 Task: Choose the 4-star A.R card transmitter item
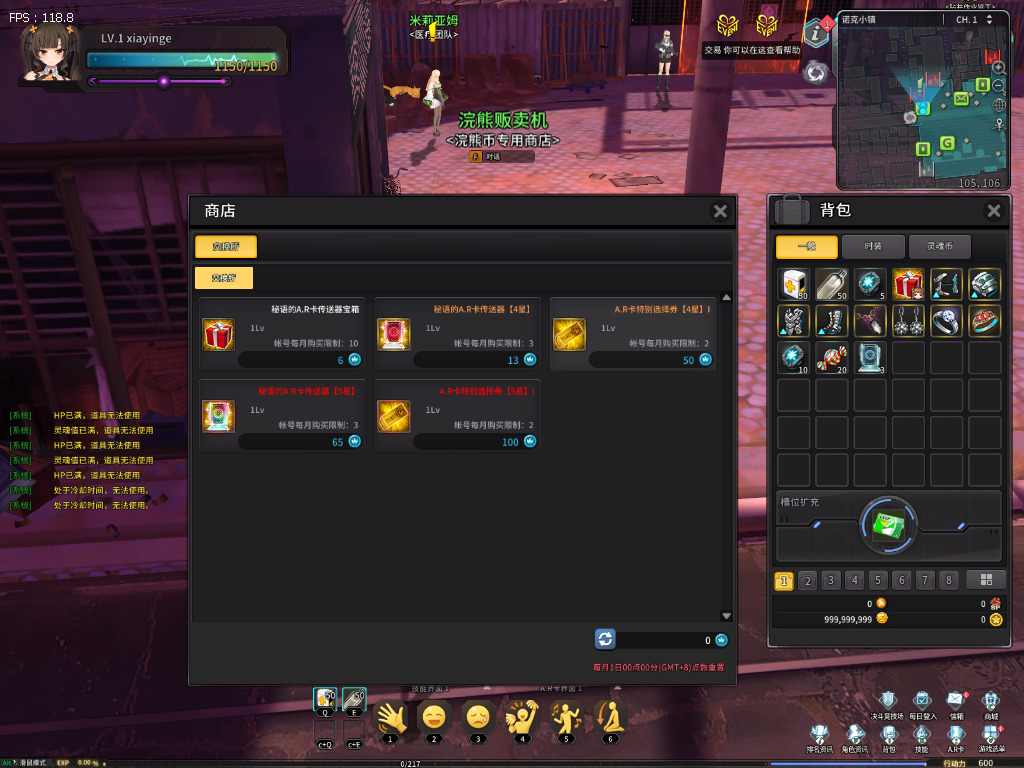pos(393,334)
